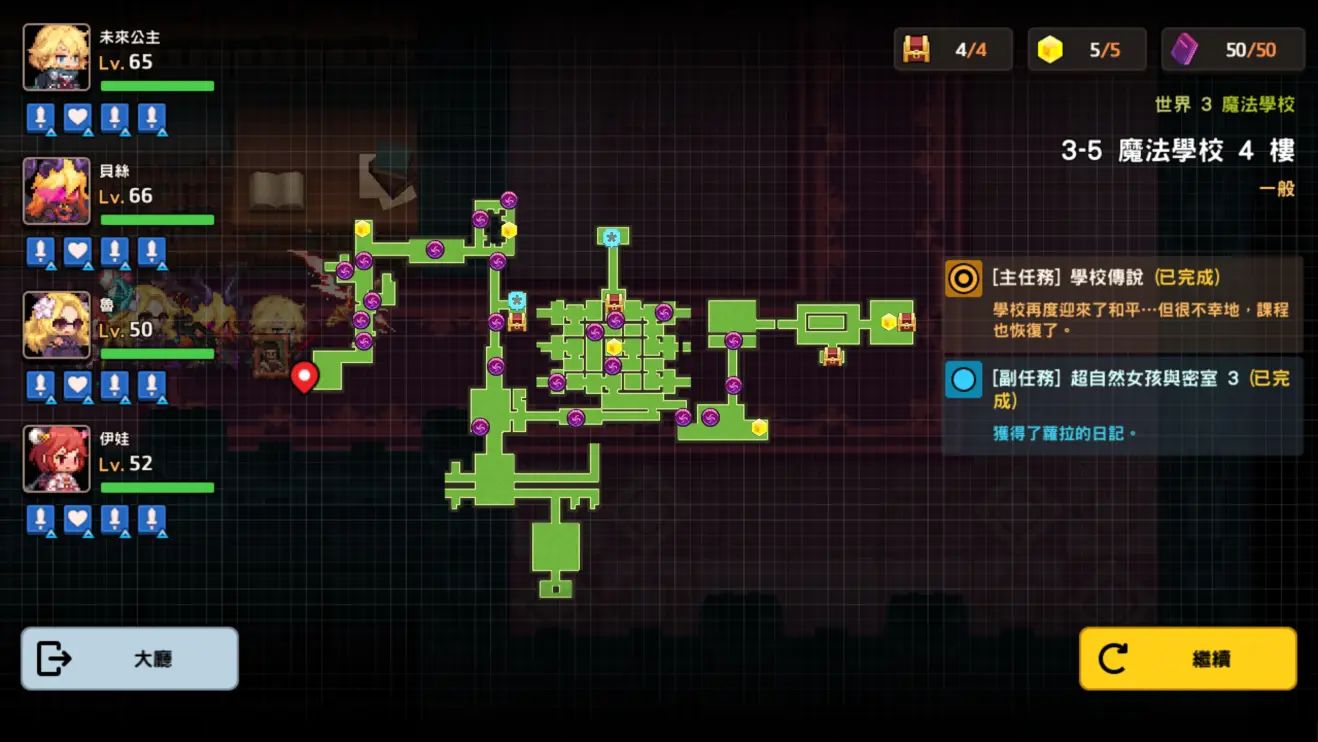Show treasure chest counter 4/4
The height and width of the screenshot is (742, 1318).
[952, 49]
